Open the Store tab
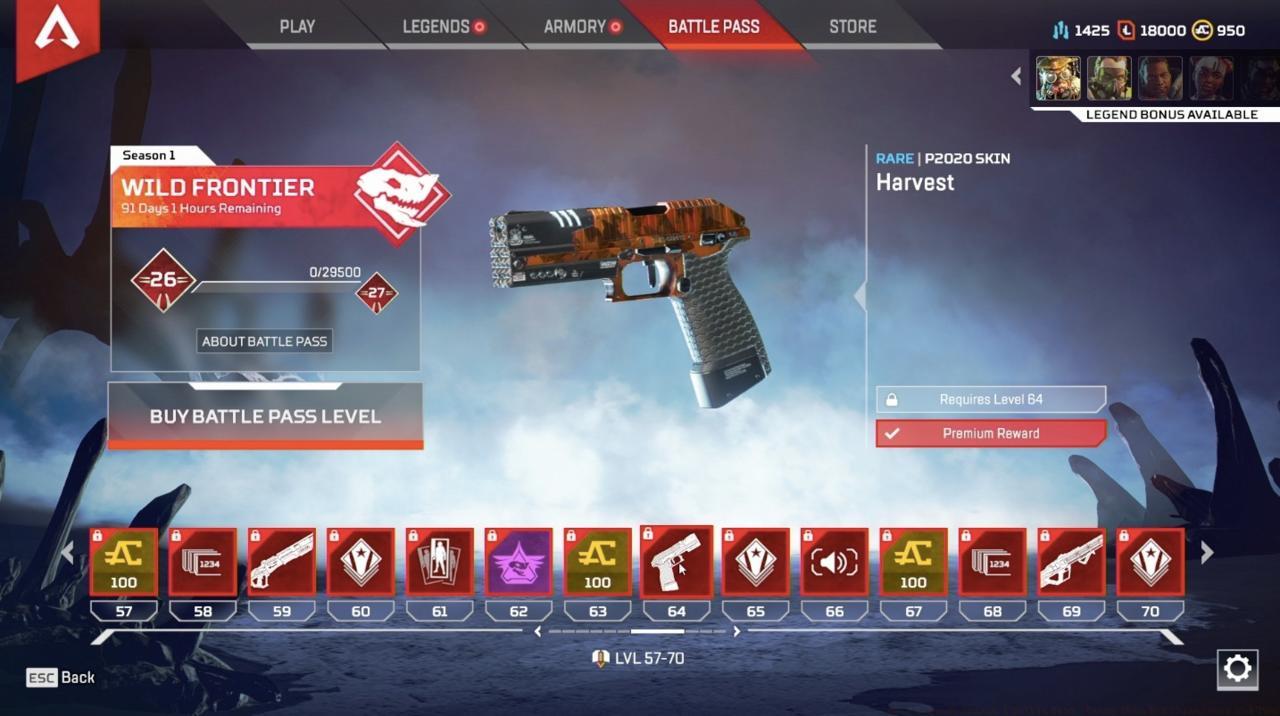Viewport: 1280px width, 716px height. (x=852, y=27)
